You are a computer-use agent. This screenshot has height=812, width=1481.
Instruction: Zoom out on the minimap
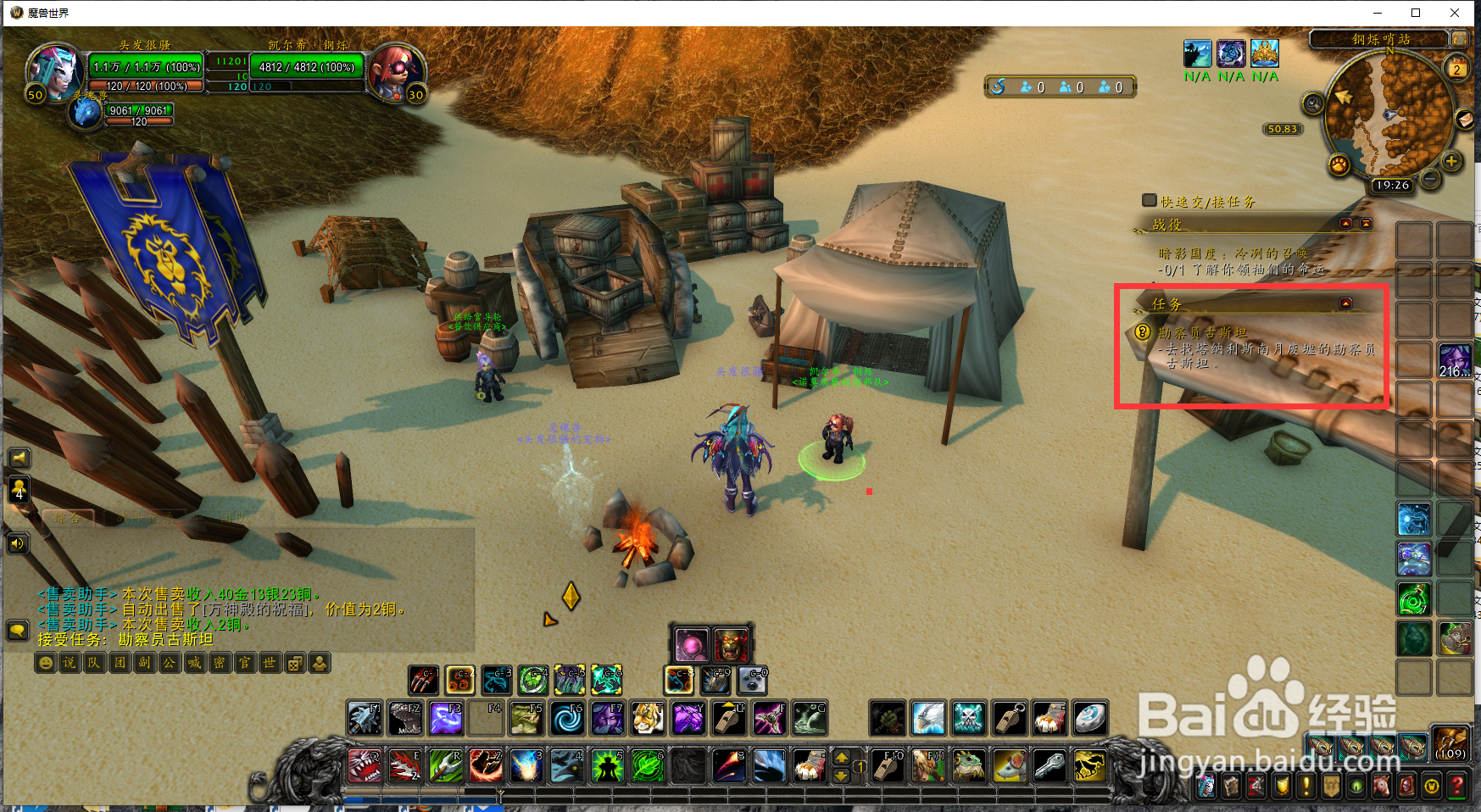click(1430, 179)
